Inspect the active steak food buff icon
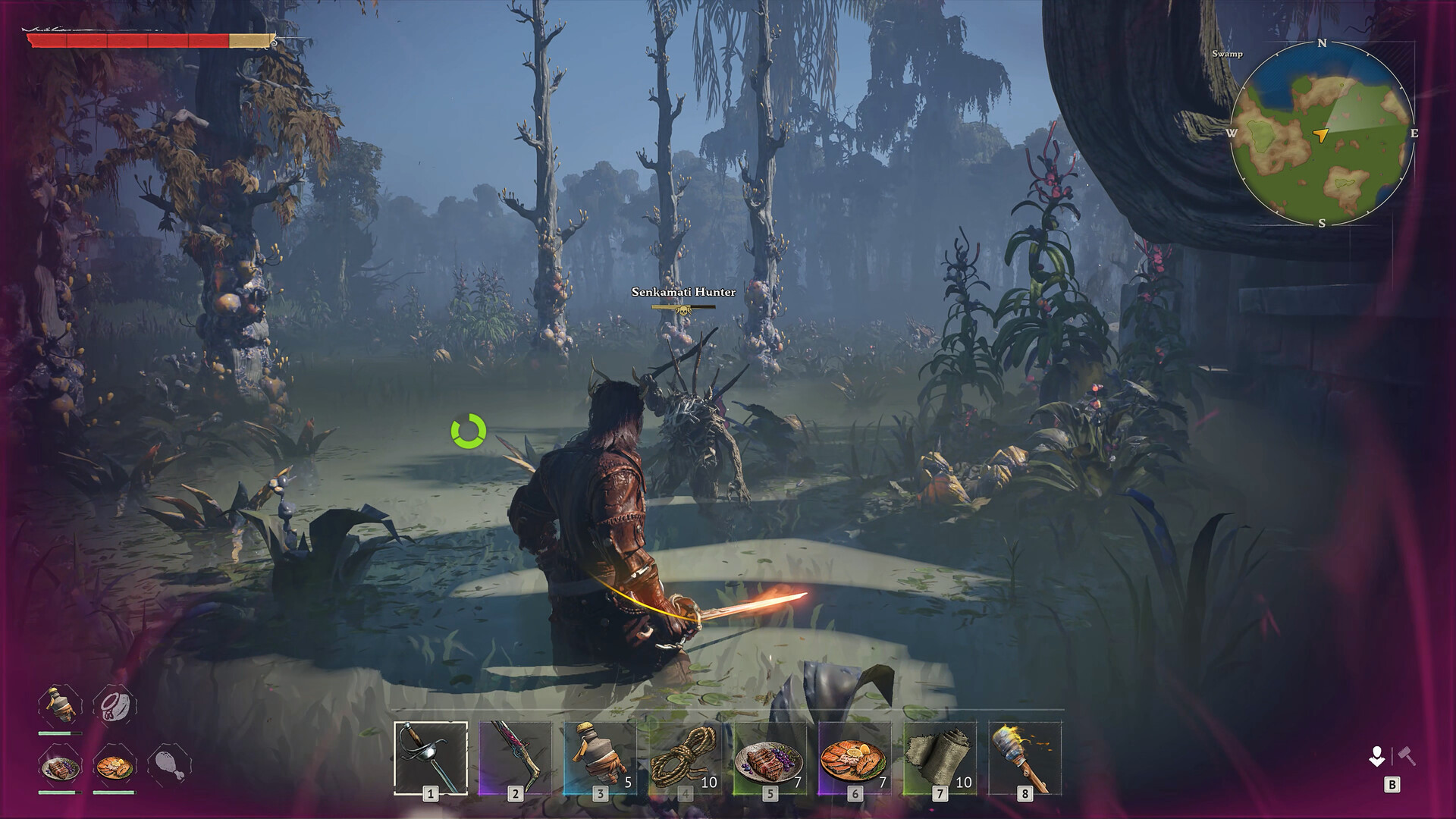 click(x=60, y=767)
